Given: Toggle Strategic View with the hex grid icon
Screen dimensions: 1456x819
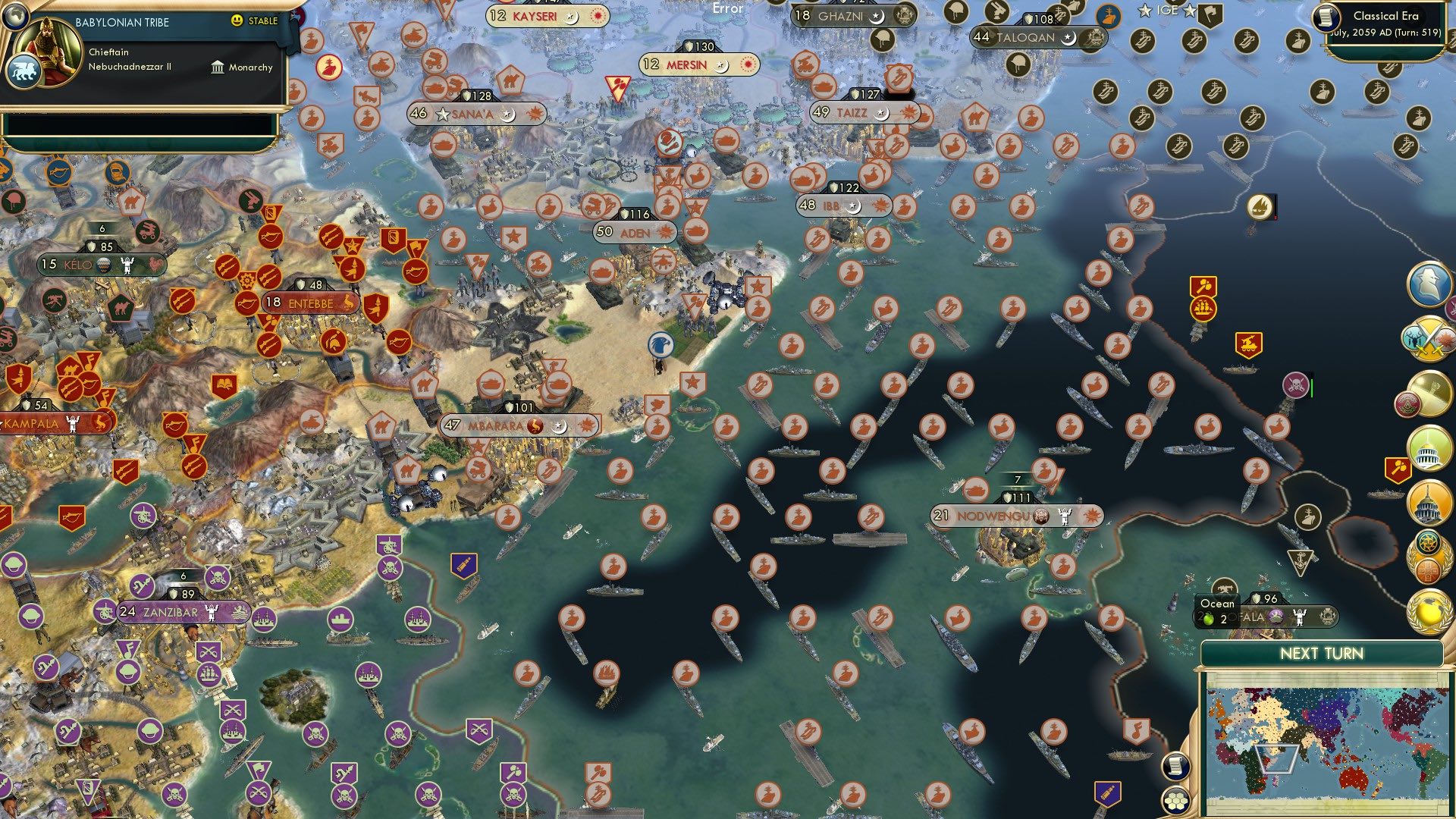Looking at the screenshot, I should coord(1175,801).
